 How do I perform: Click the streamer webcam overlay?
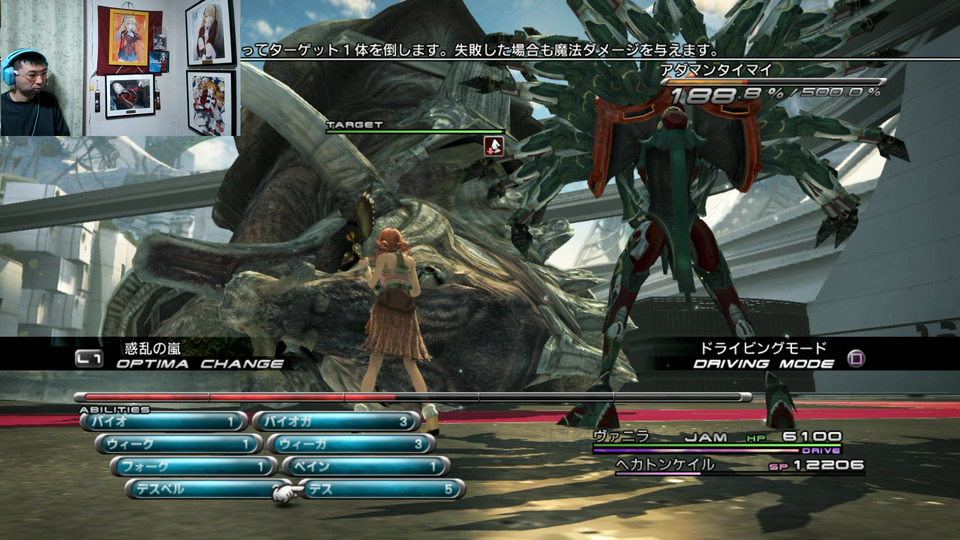click(x=38, y=68)
